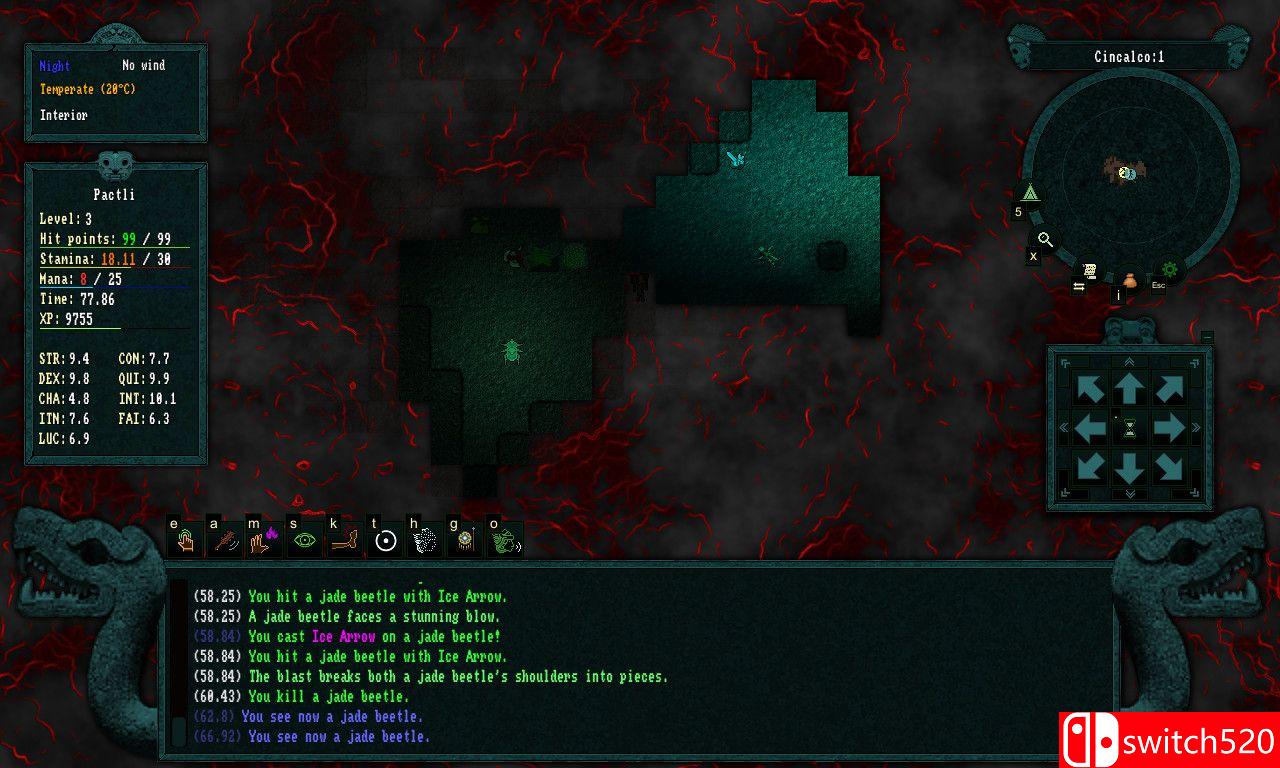Open the journal scroll icon under the minimap
The image size is (1280, 768).
(x=1089, y=270)
